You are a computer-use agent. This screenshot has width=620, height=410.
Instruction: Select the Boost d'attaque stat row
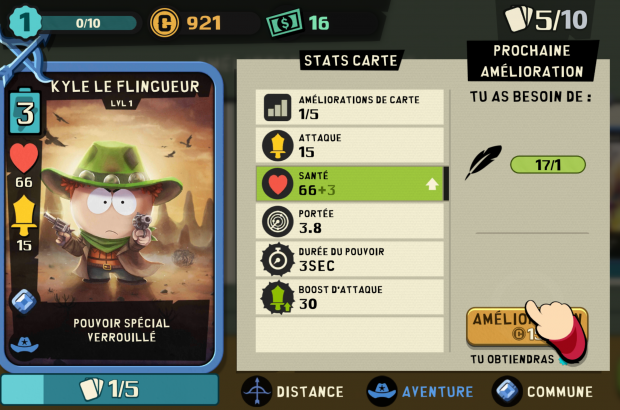point(350,296)
